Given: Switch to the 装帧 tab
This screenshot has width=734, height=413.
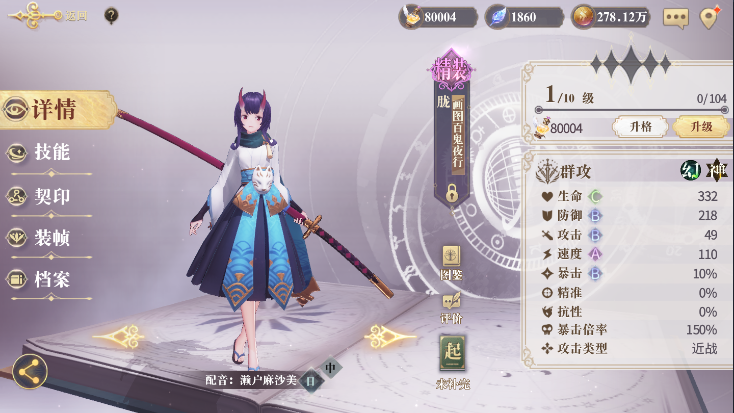Looking at the screenshot, I should 52,238.
